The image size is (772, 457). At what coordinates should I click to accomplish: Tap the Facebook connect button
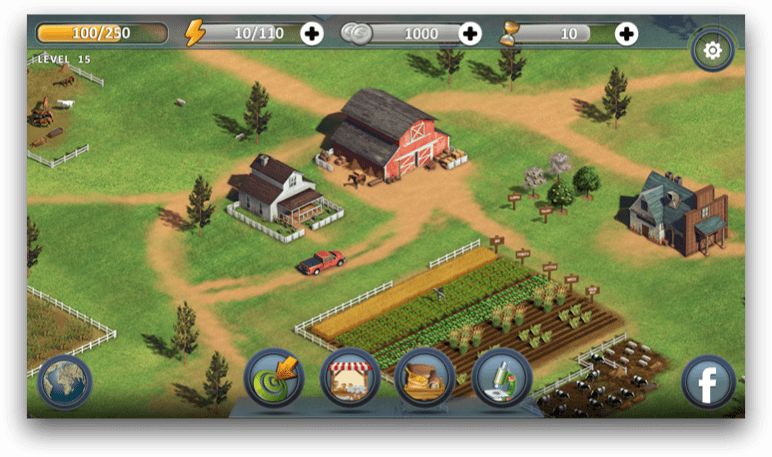pyautogui.click(x=708, y=382)
